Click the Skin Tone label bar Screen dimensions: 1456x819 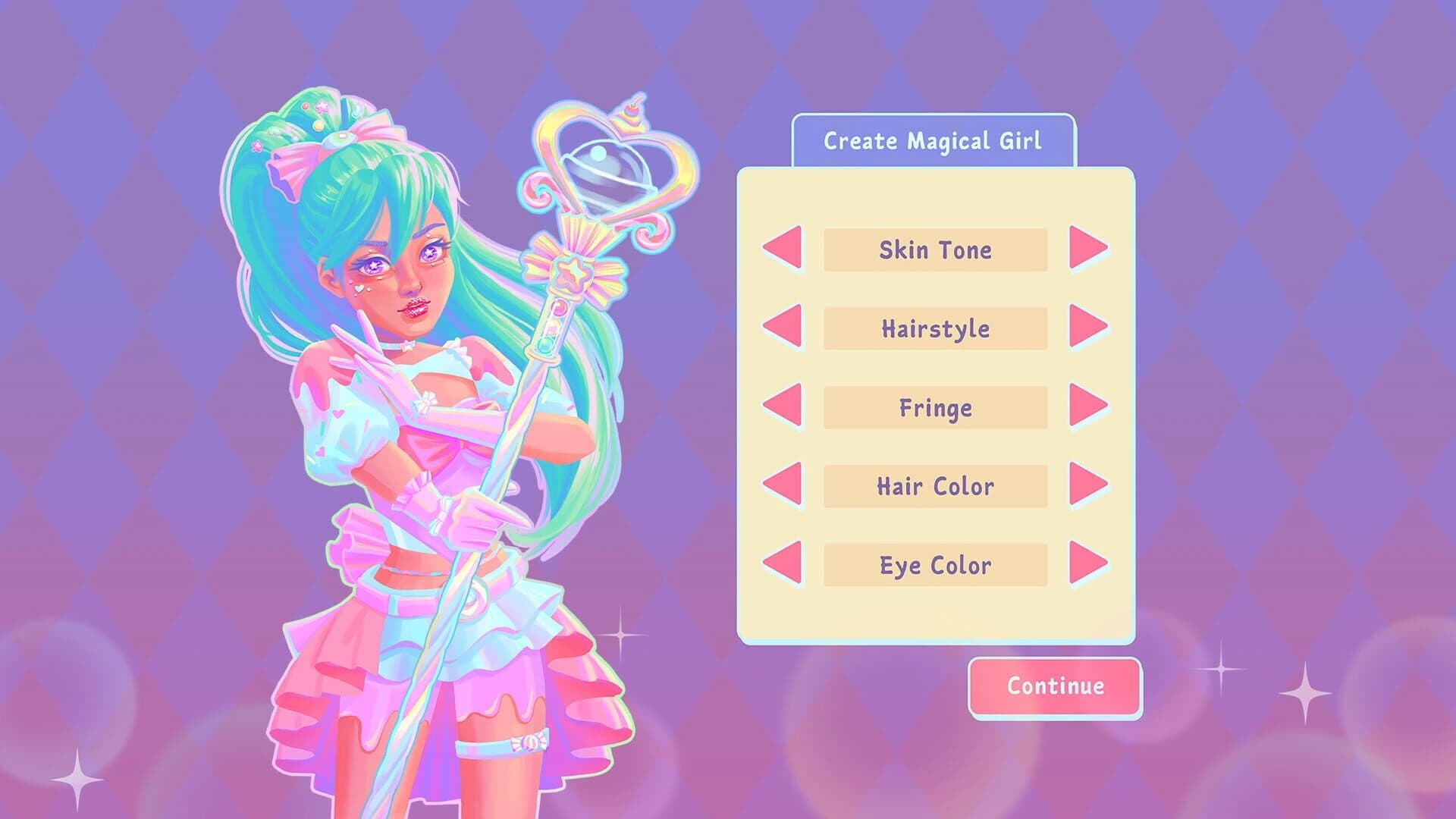point(934,250)
